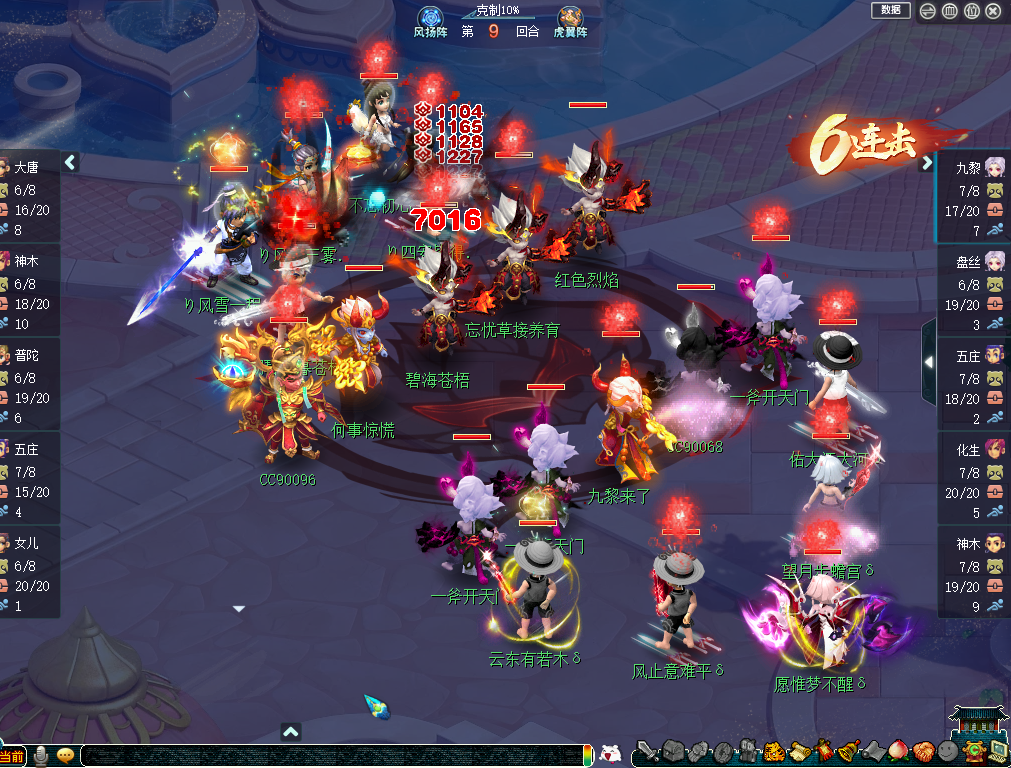Open the speech bubble chat icon
The height and width of the screenshot is (768, 1011).
66,756
